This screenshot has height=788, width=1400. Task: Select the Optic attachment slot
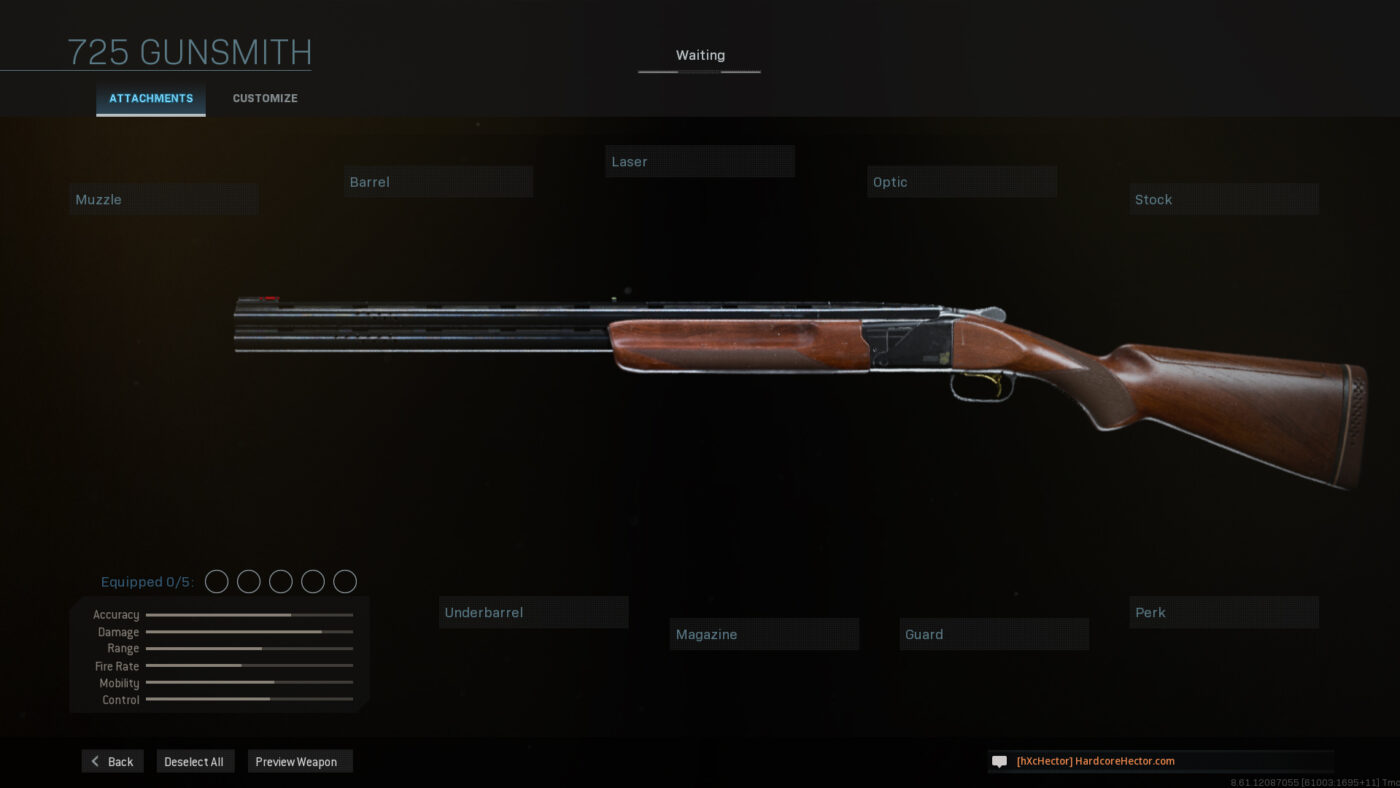coord(961,182)
